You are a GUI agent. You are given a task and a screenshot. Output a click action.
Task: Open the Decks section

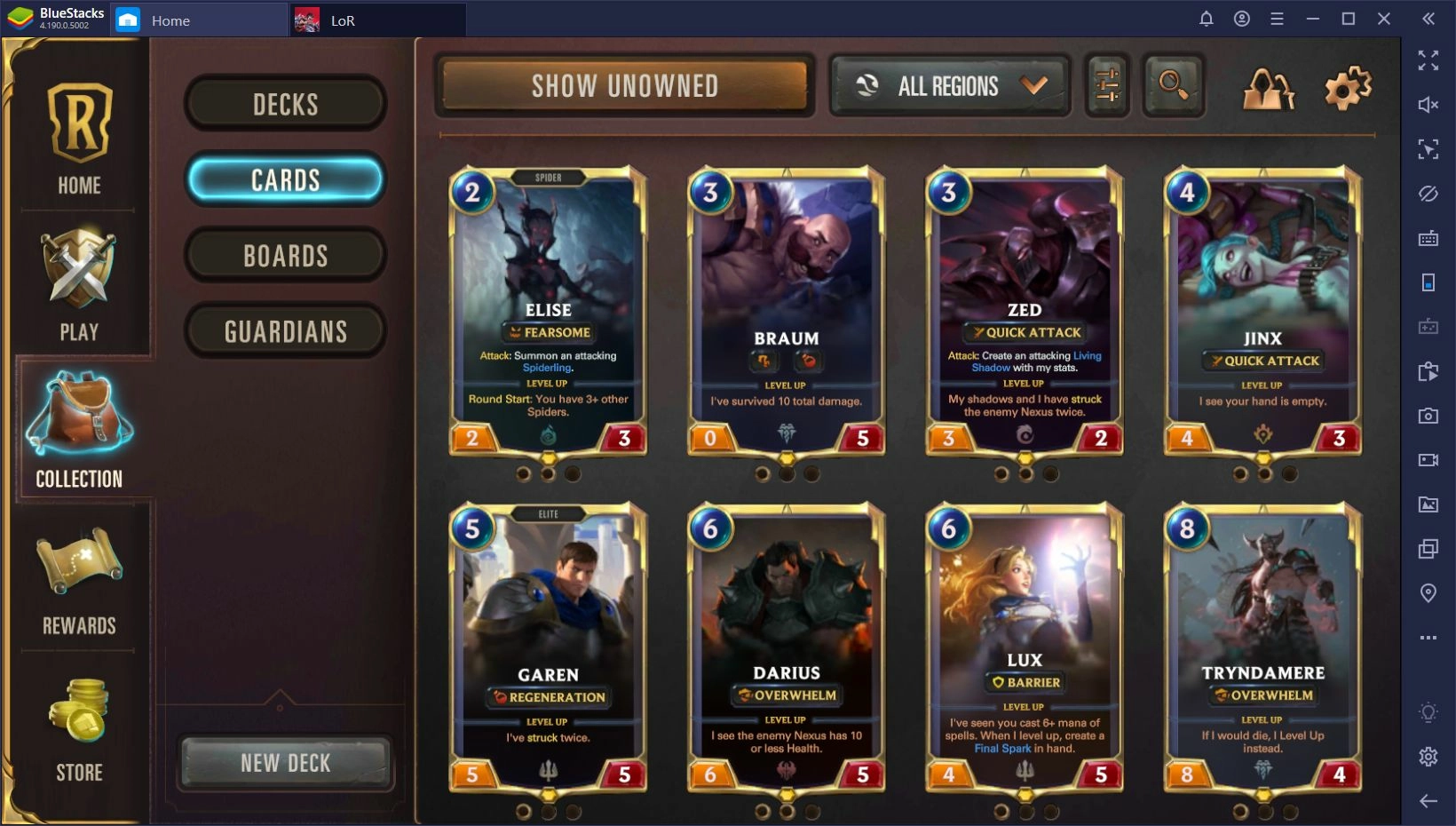(285, 104)
